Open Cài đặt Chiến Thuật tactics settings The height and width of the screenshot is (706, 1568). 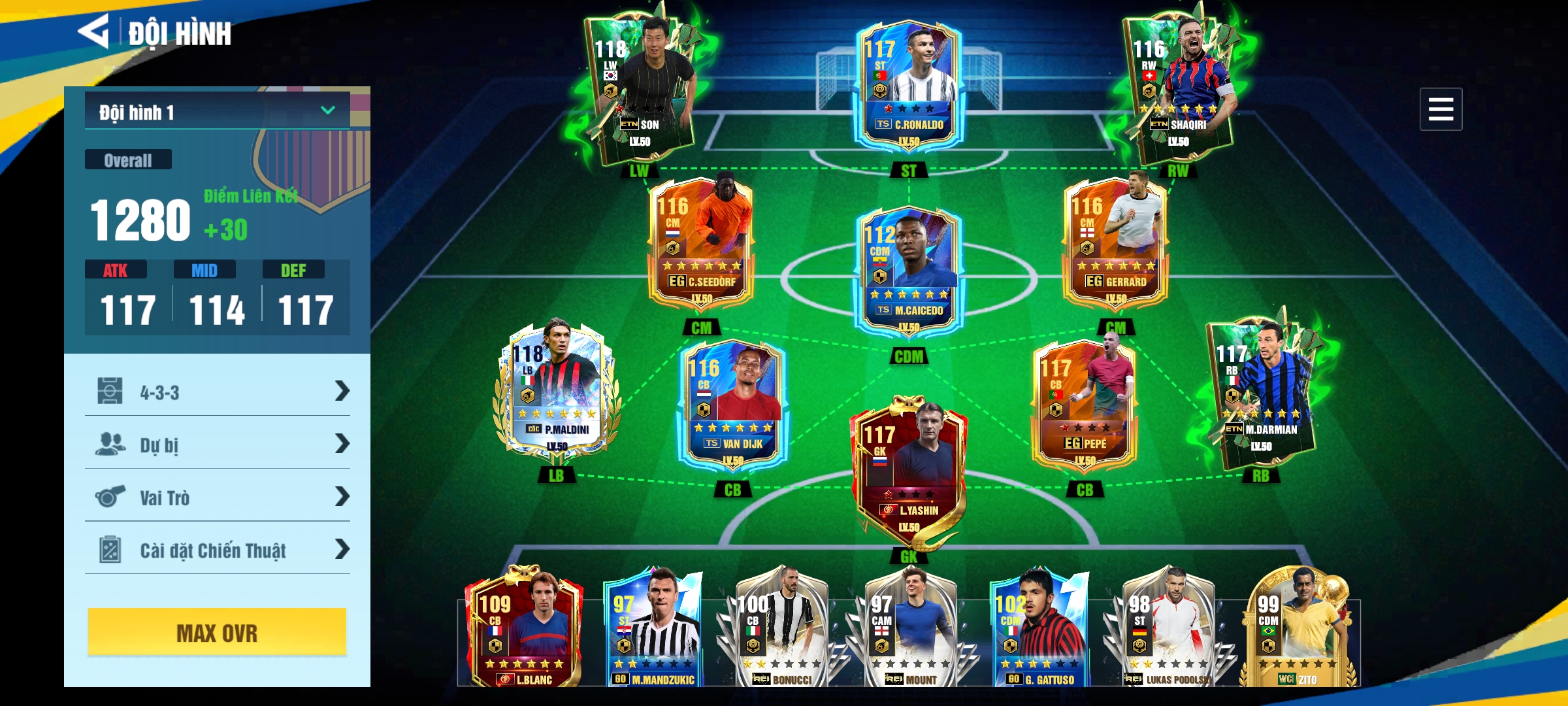coord(217,550)
